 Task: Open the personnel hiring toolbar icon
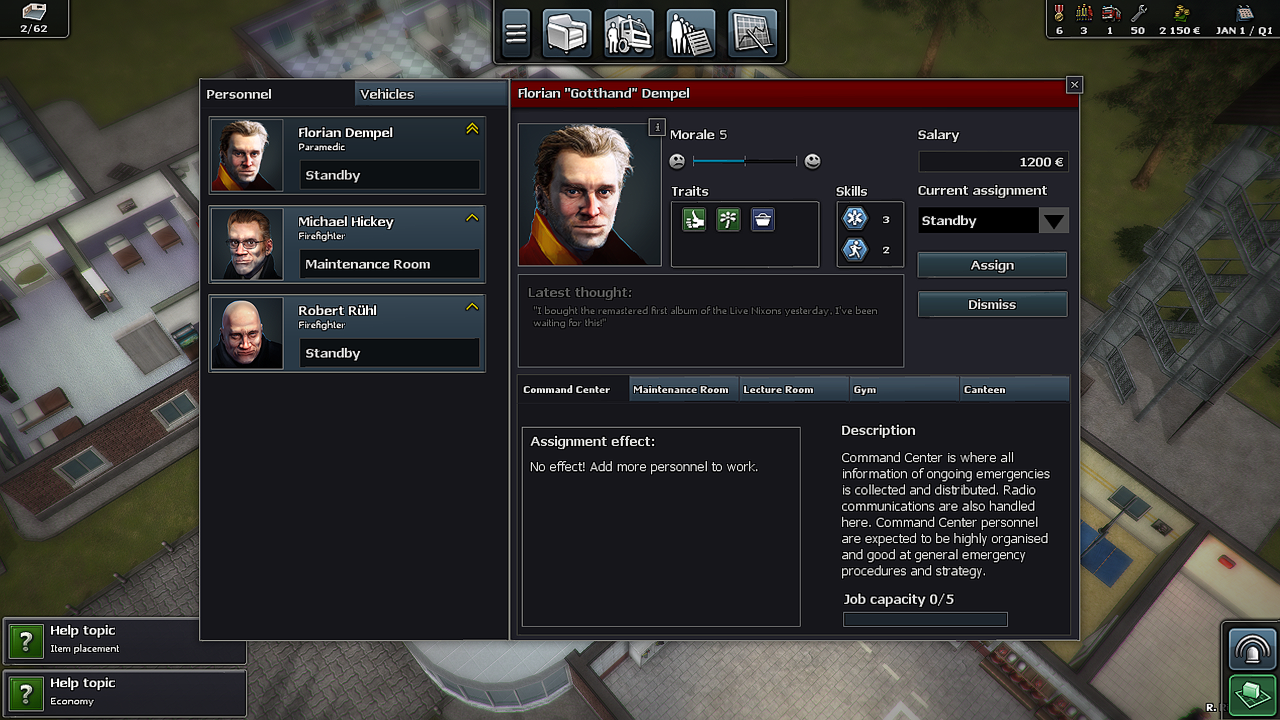[x=690, y=32]
